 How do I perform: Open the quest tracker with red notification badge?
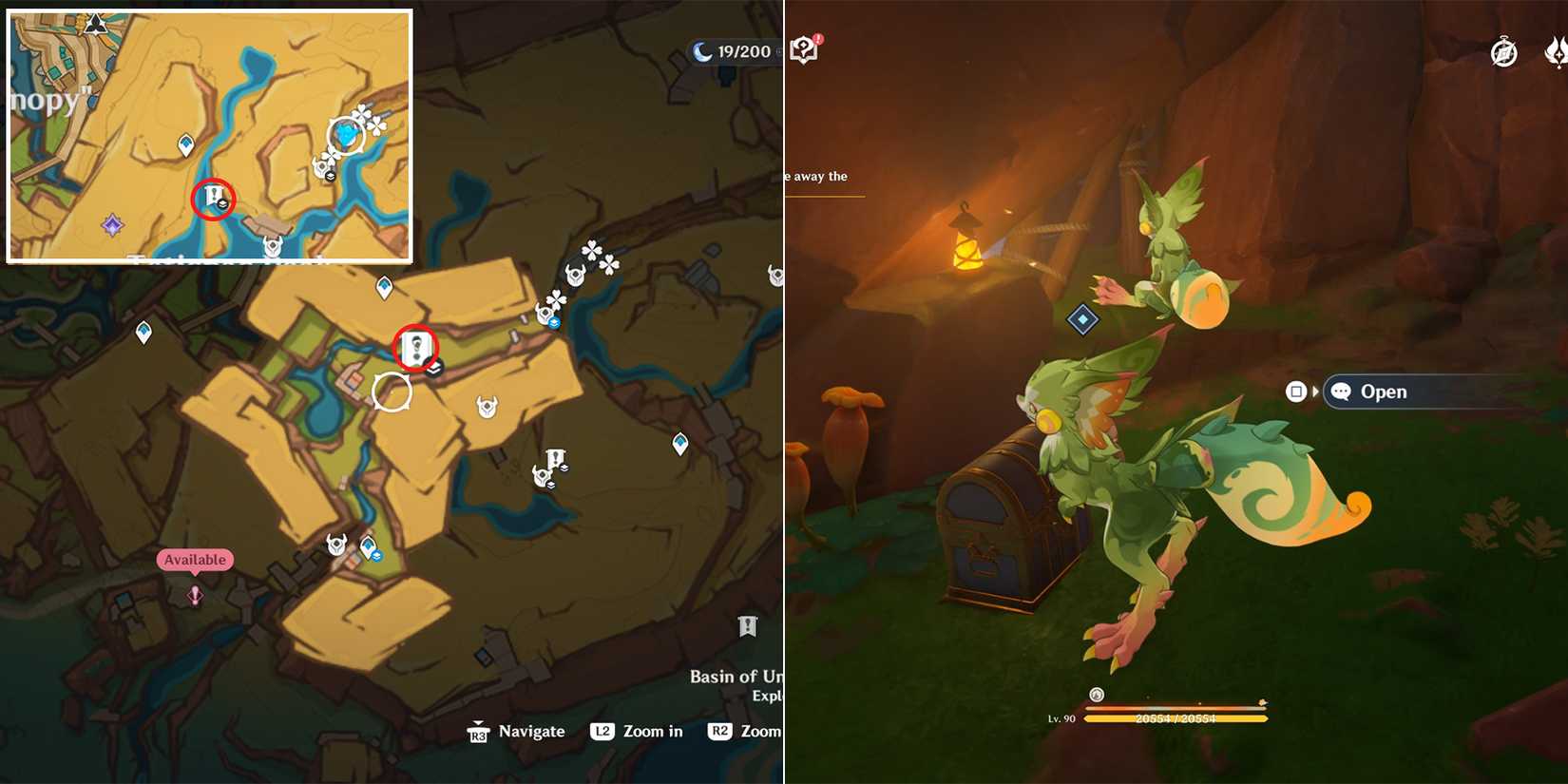tap(806, 48)
